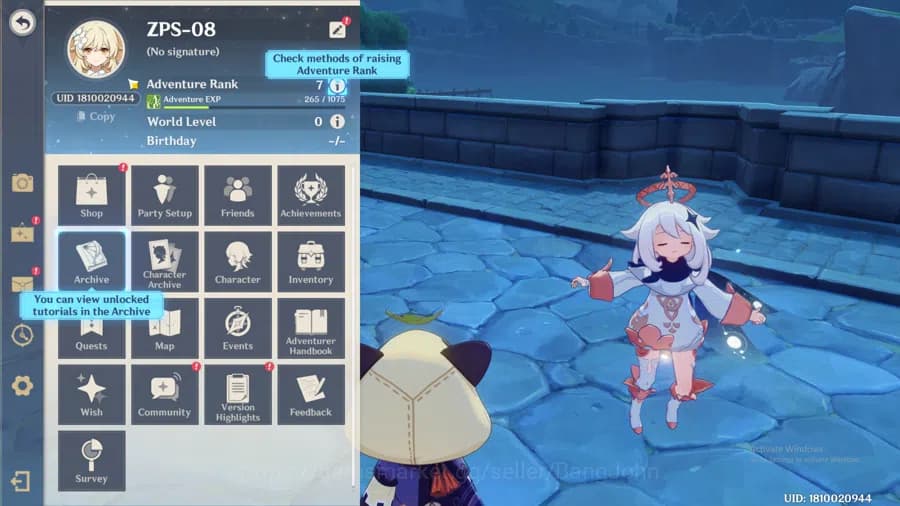
Task: Open settings via the gear icon
Action: tap(22, 386)
